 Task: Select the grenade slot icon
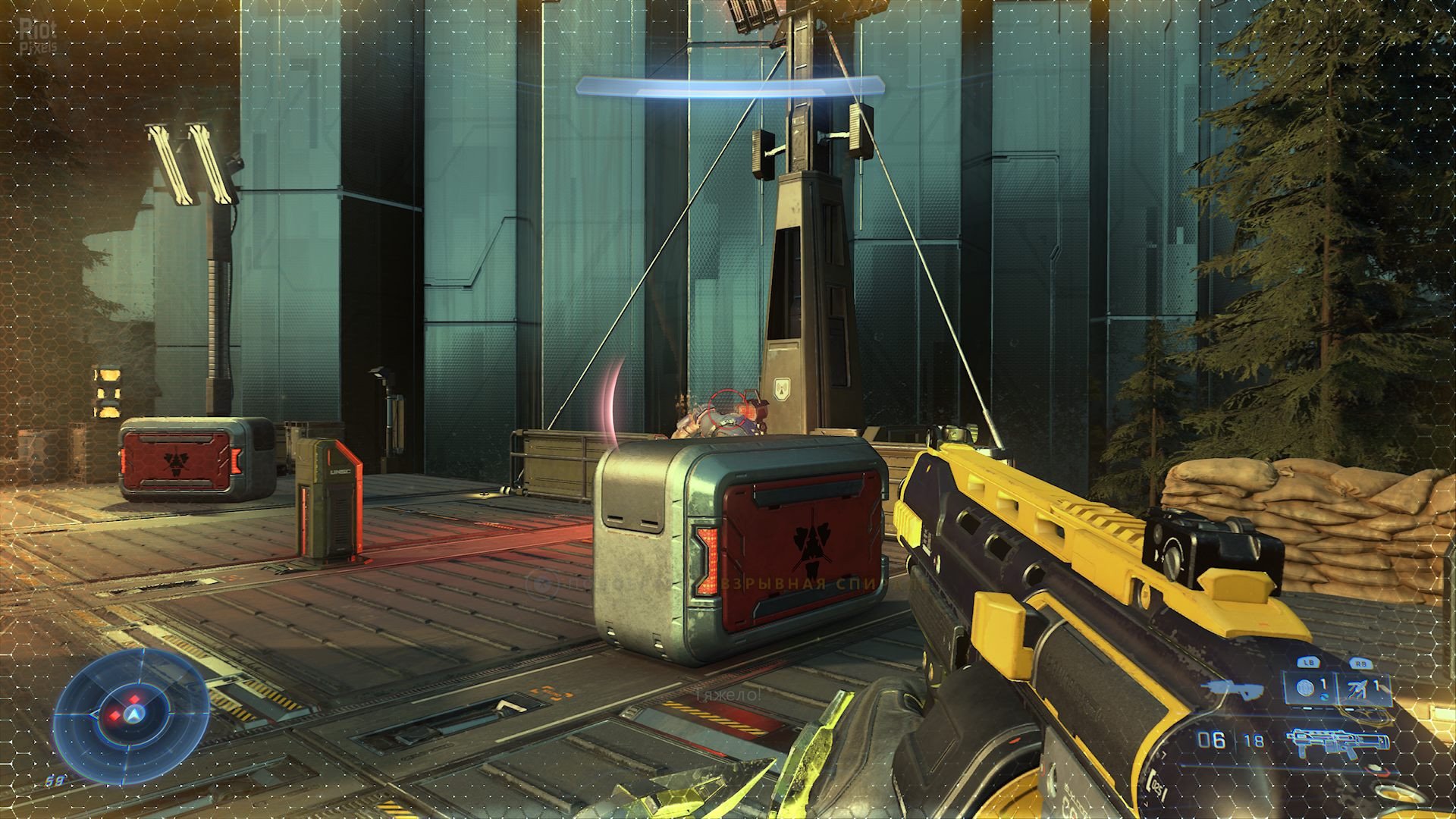(1306, 689)
